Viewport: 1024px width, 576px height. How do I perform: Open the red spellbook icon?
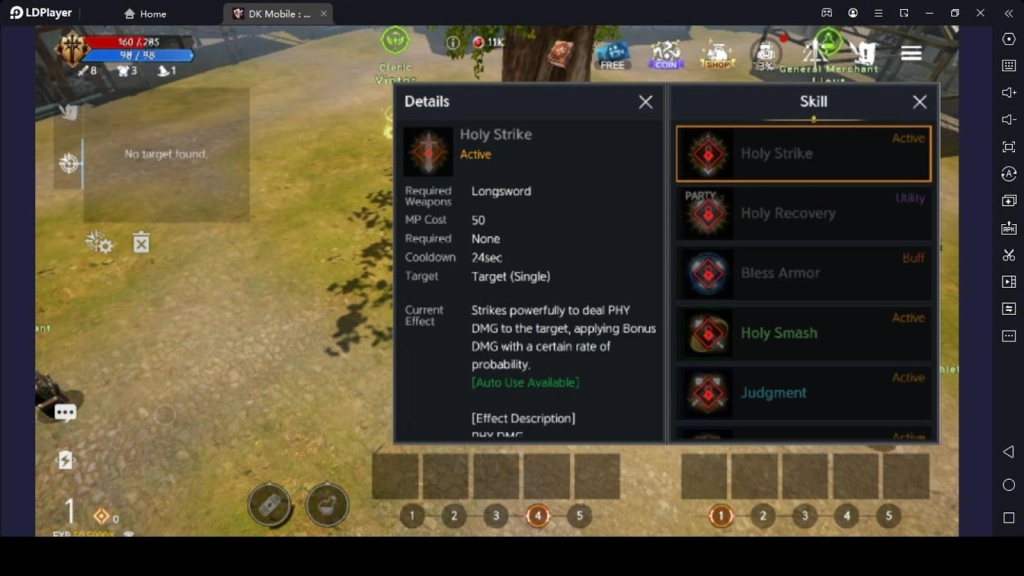[x=559, y=53]
